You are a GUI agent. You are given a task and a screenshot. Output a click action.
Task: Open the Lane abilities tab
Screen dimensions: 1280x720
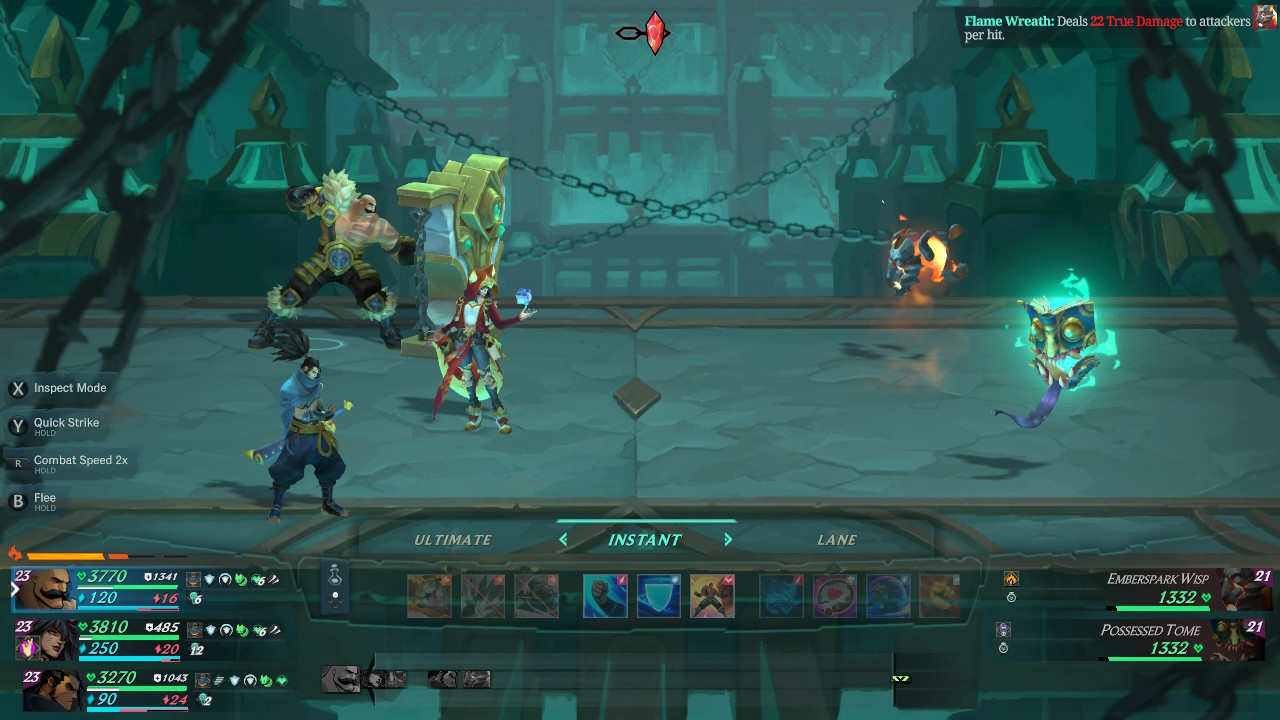click(x=837, y=540)
